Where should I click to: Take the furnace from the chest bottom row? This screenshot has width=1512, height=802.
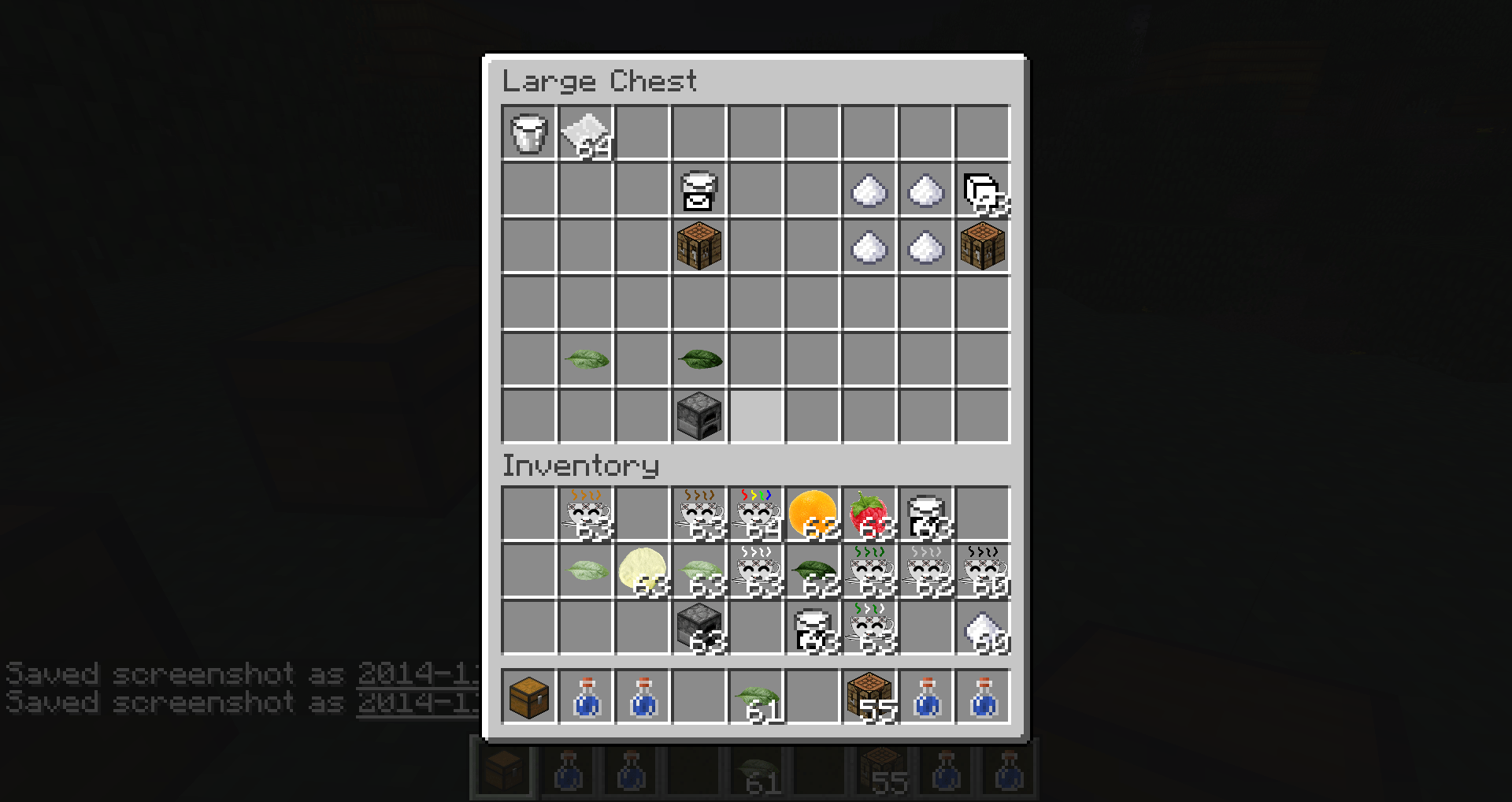point(699,416)
